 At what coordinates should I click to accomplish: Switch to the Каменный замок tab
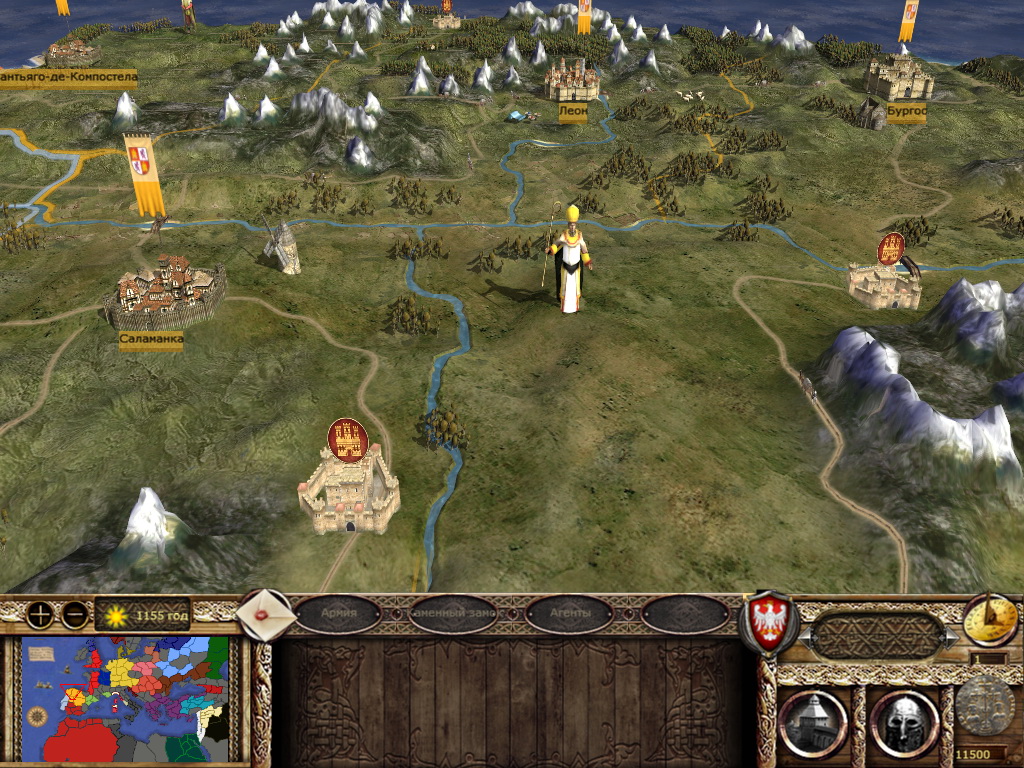coord(453,613)
